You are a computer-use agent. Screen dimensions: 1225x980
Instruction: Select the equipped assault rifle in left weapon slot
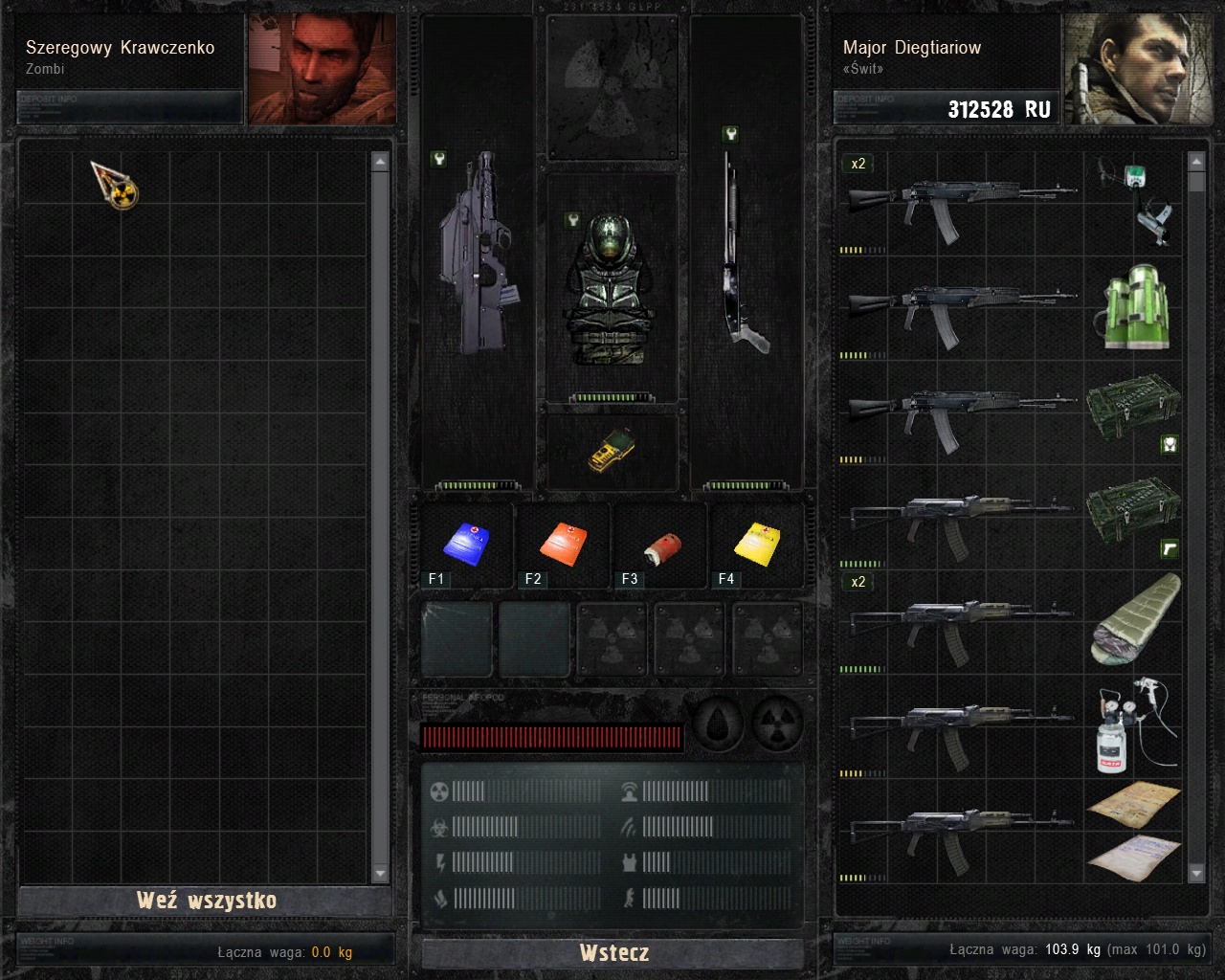(474, 254)
